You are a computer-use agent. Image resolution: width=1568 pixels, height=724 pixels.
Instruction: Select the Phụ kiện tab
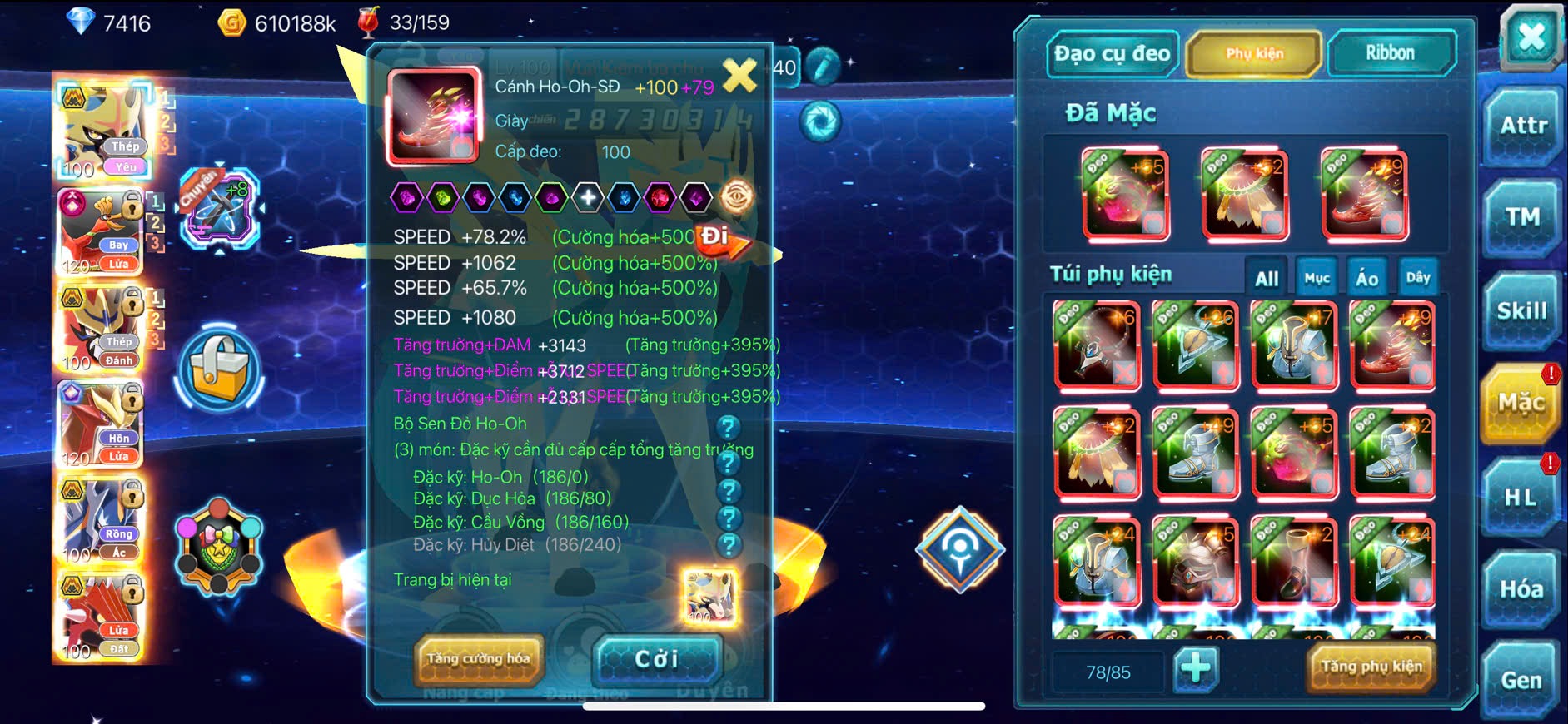click(x=1254, y=54)
